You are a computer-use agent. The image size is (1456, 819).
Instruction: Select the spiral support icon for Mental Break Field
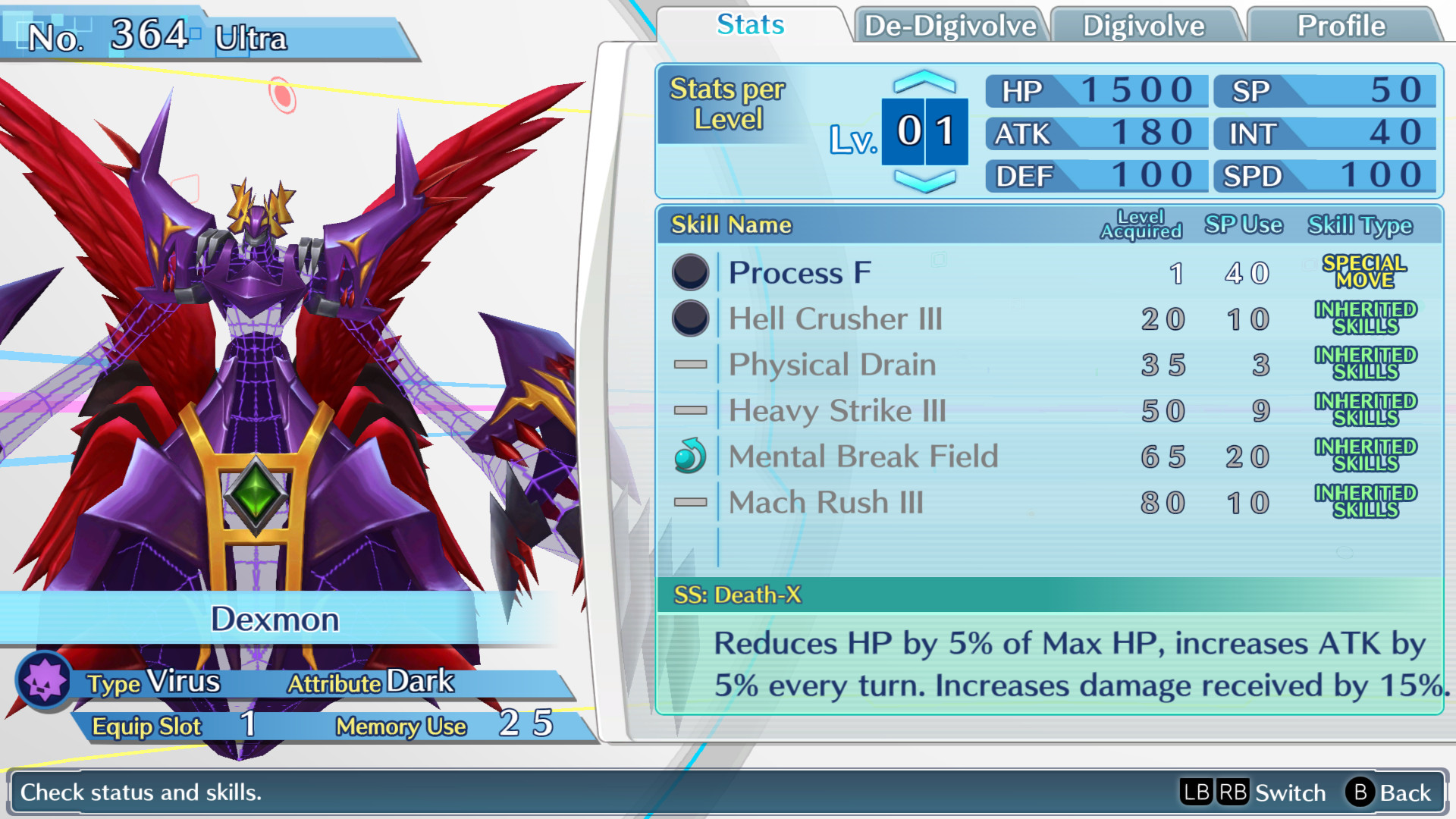(x=689, y=456)
